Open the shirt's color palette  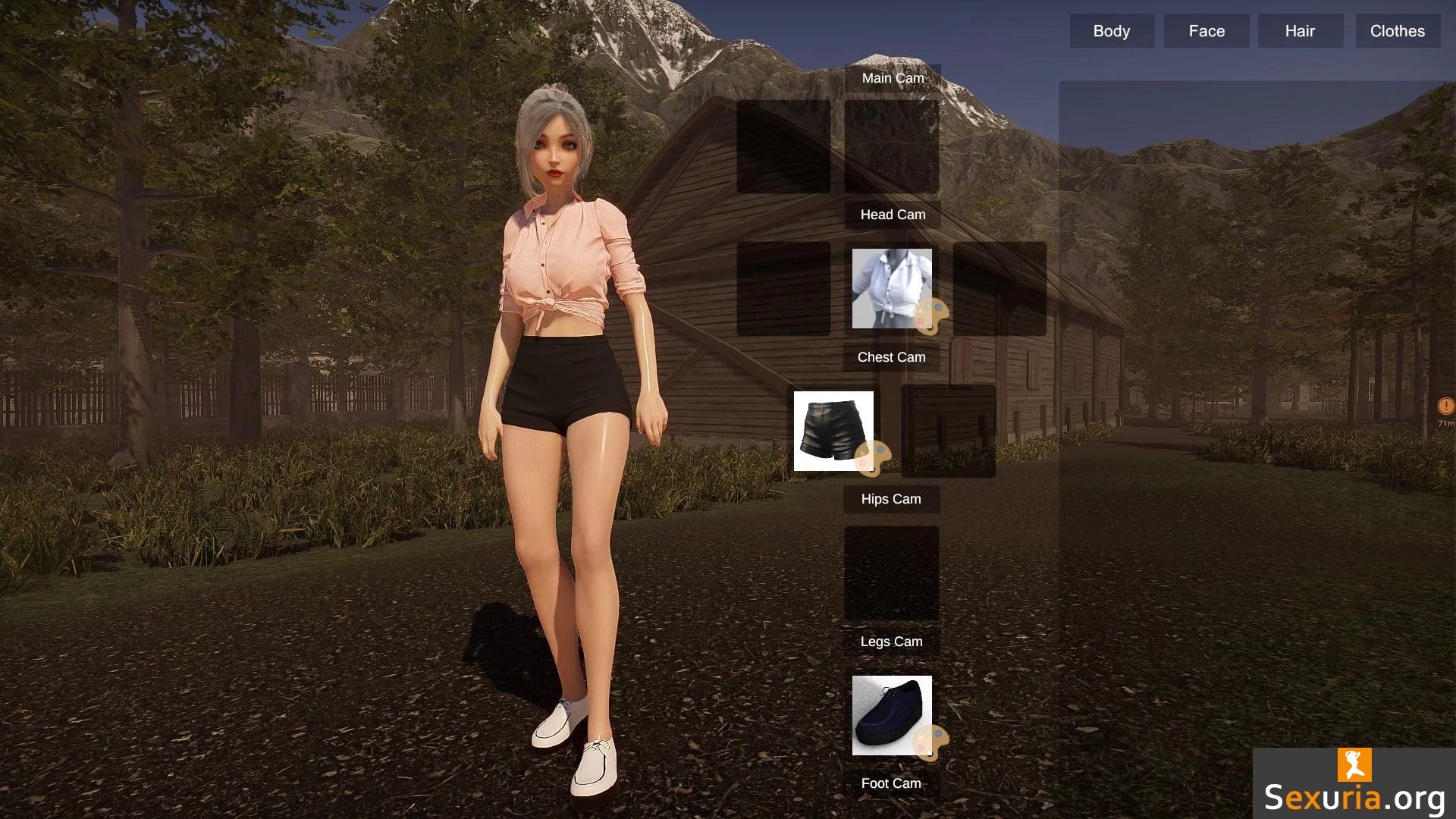[931, 315]
